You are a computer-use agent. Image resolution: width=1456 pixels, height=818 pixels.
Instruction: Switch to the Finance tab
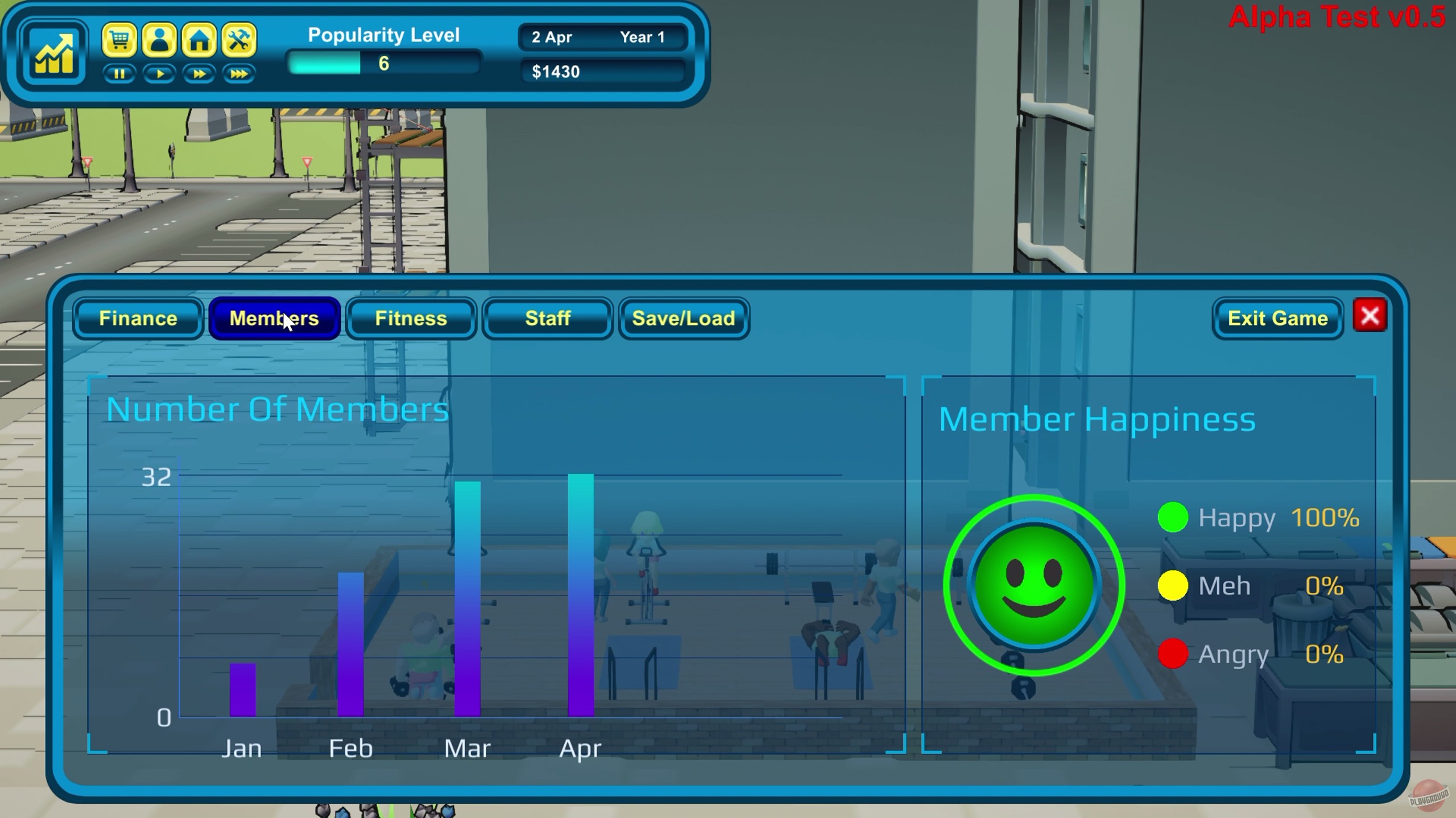click(138, 319)
